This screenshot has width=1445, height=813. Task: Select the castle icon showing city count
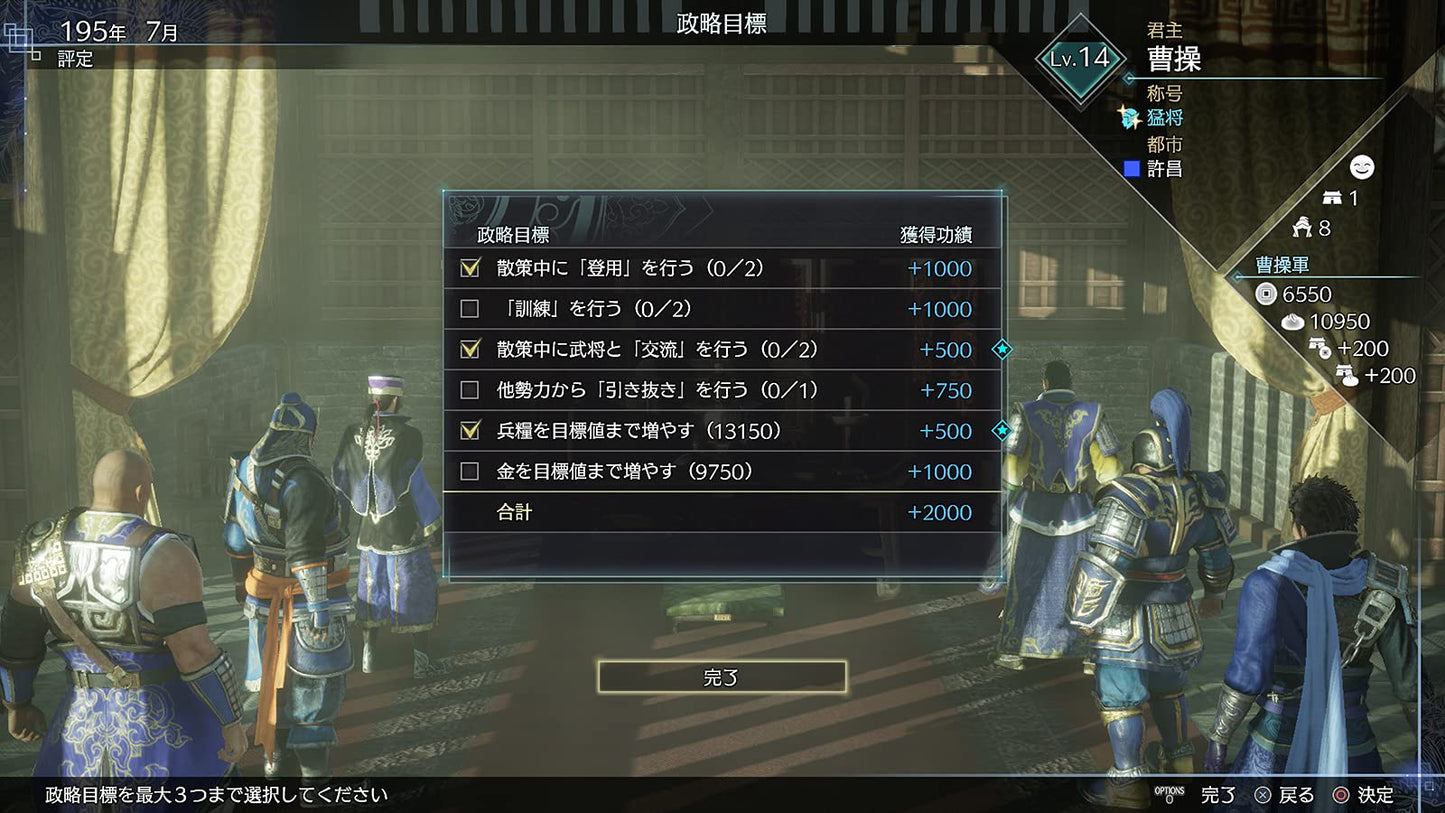point(1330,197)
